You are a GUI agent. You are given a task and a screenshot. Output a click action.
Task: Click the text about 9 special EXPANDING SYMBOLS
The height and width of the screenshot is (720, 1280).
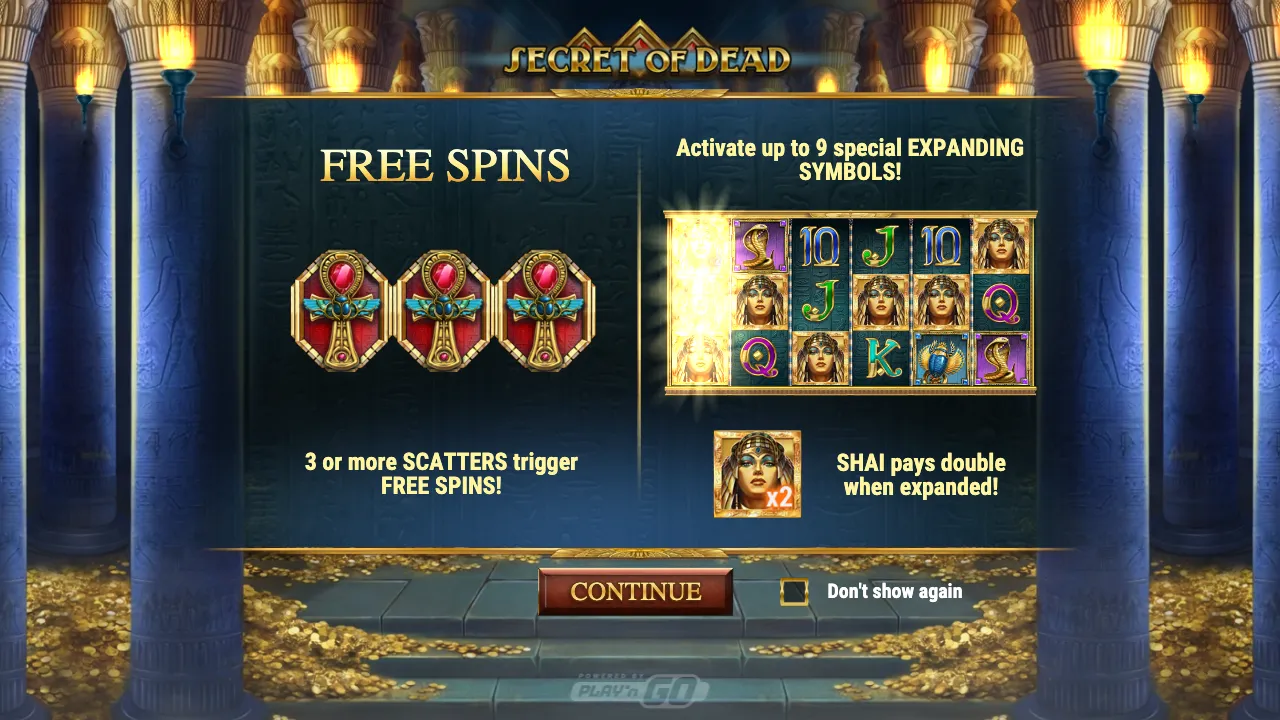(848, 159)
